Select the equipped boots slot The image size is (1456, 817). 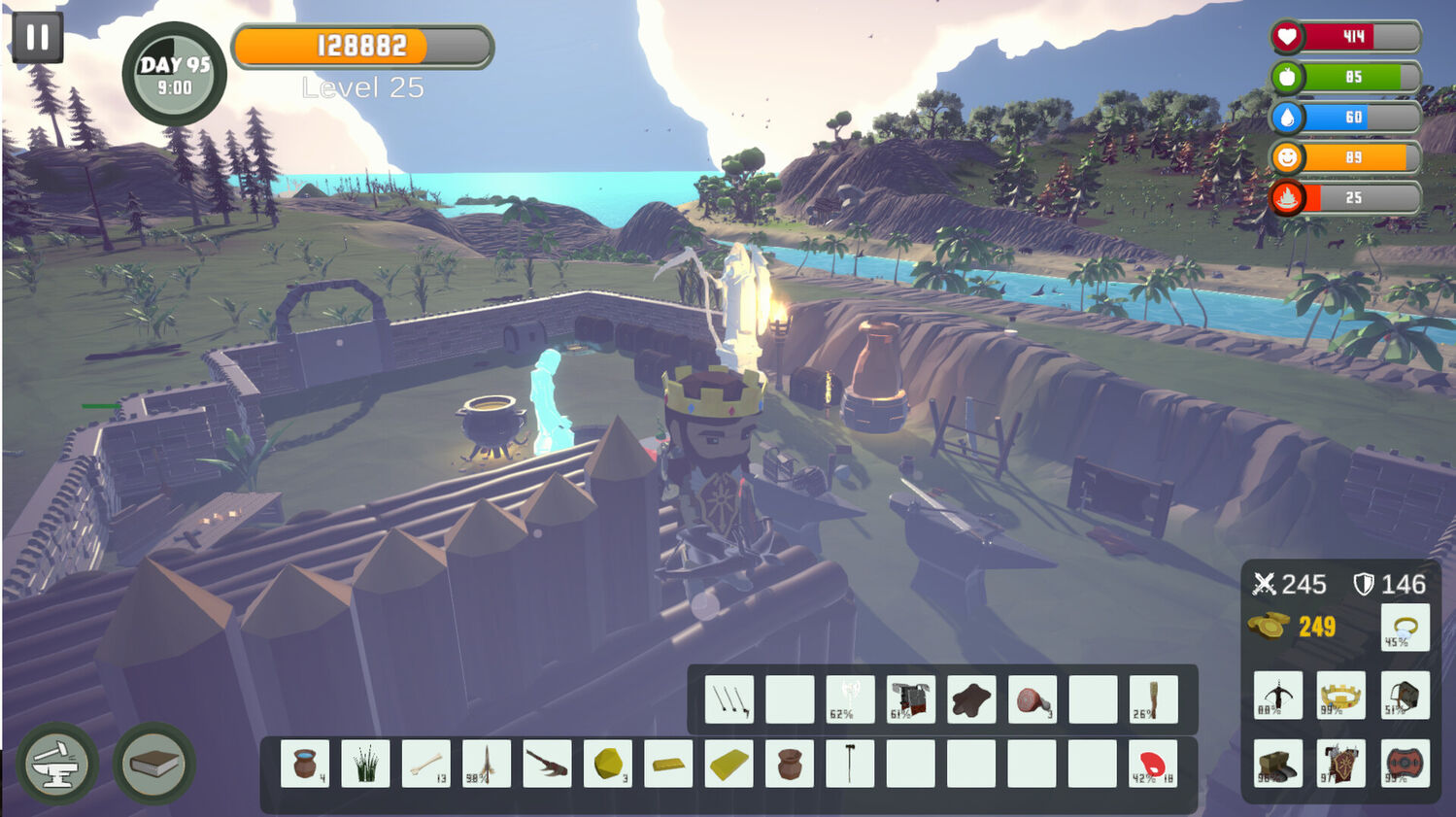[1278, 764]
